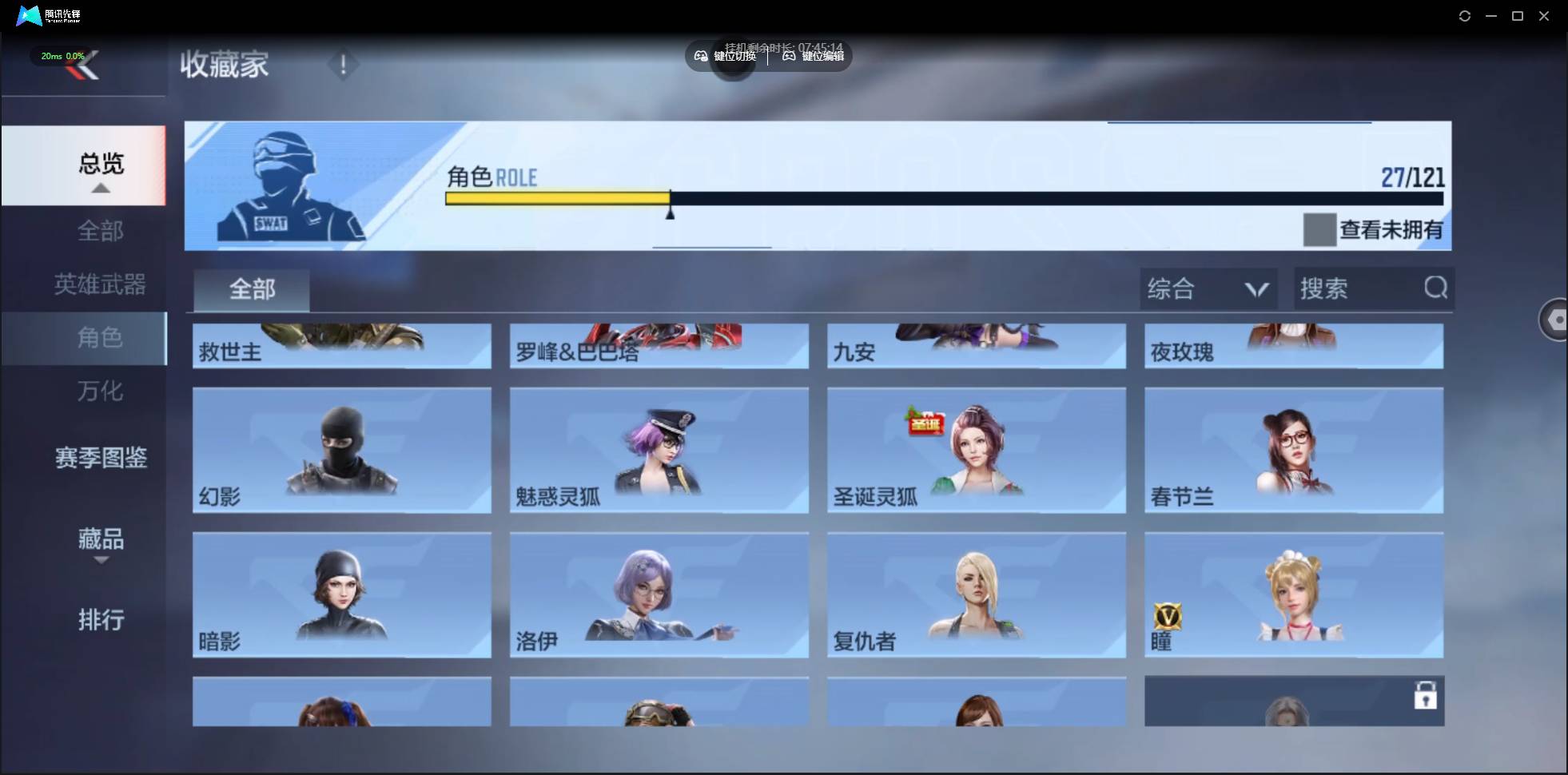Open the 键位切换 gamepad icon
Viewport: 1568px width, 775px height.
point(699,56)
